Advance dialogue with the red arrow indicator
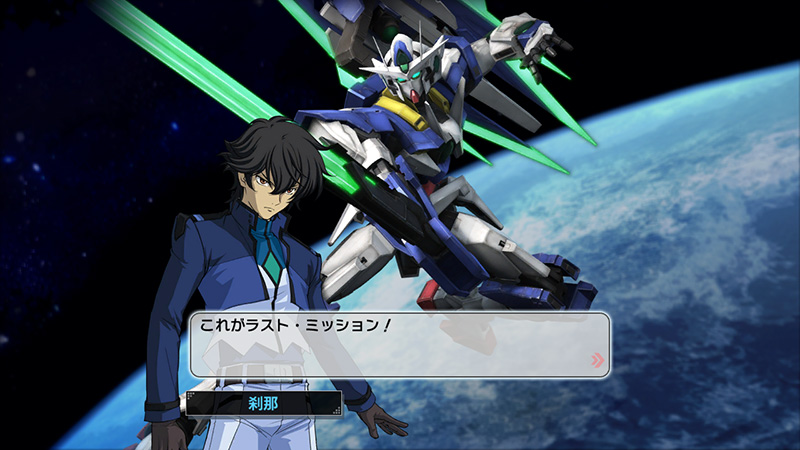 click(x=597, y=360)
